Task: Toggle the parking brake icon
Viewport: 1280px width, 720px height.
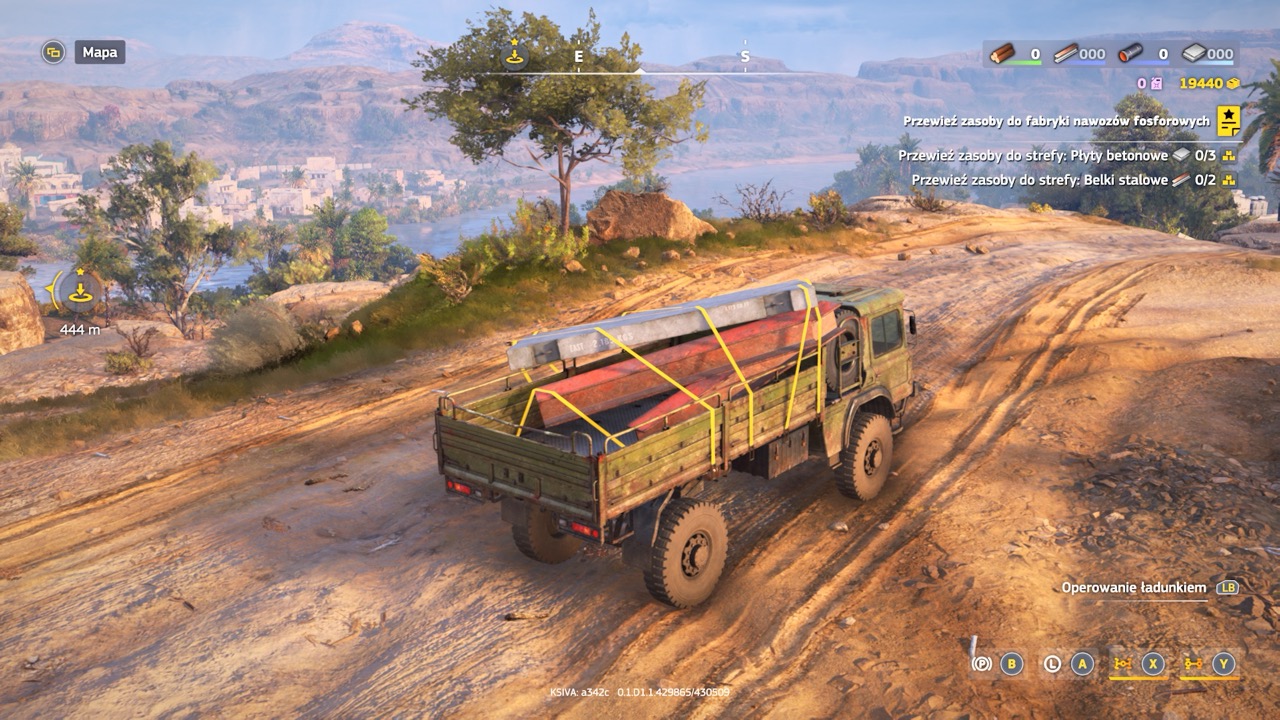Action: 982,663
